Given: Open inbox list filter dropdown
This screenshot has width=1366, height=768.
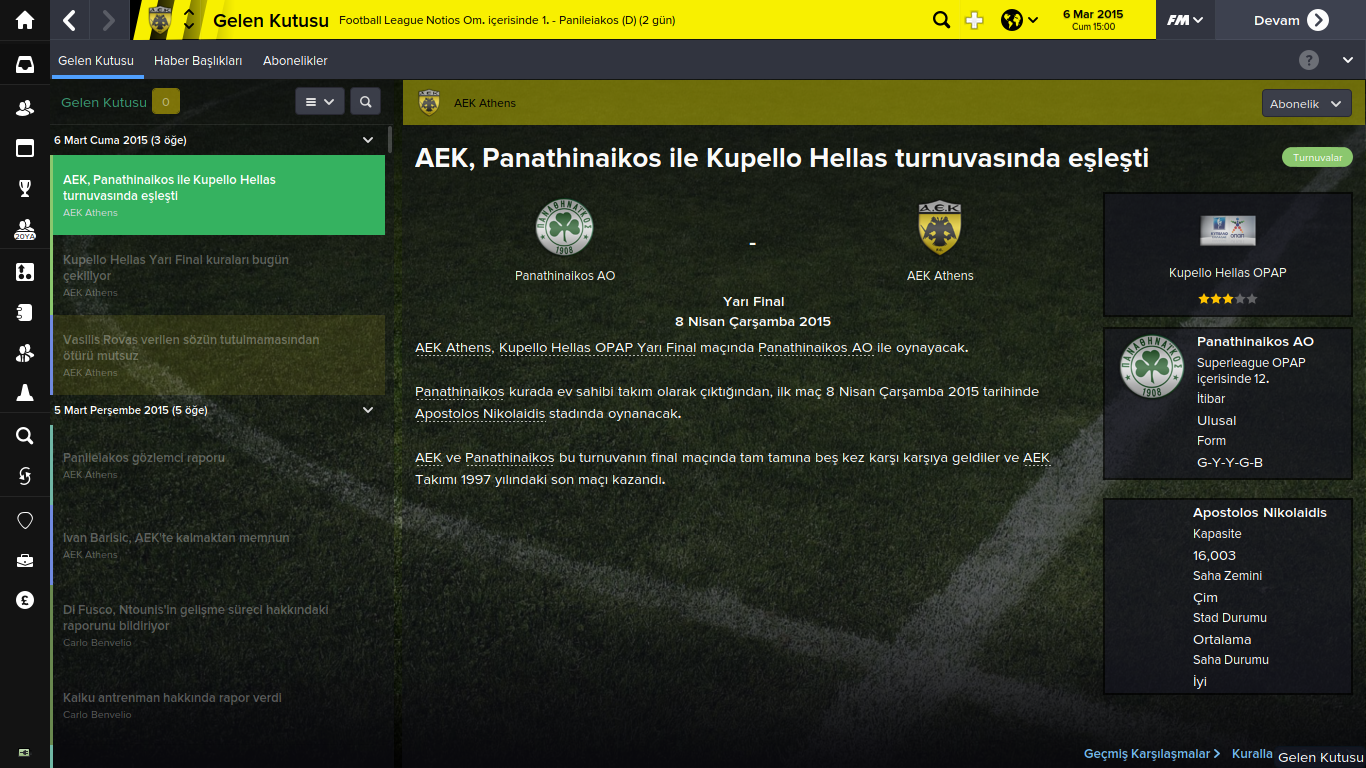Looking at the screenshot, I should 320,102.
